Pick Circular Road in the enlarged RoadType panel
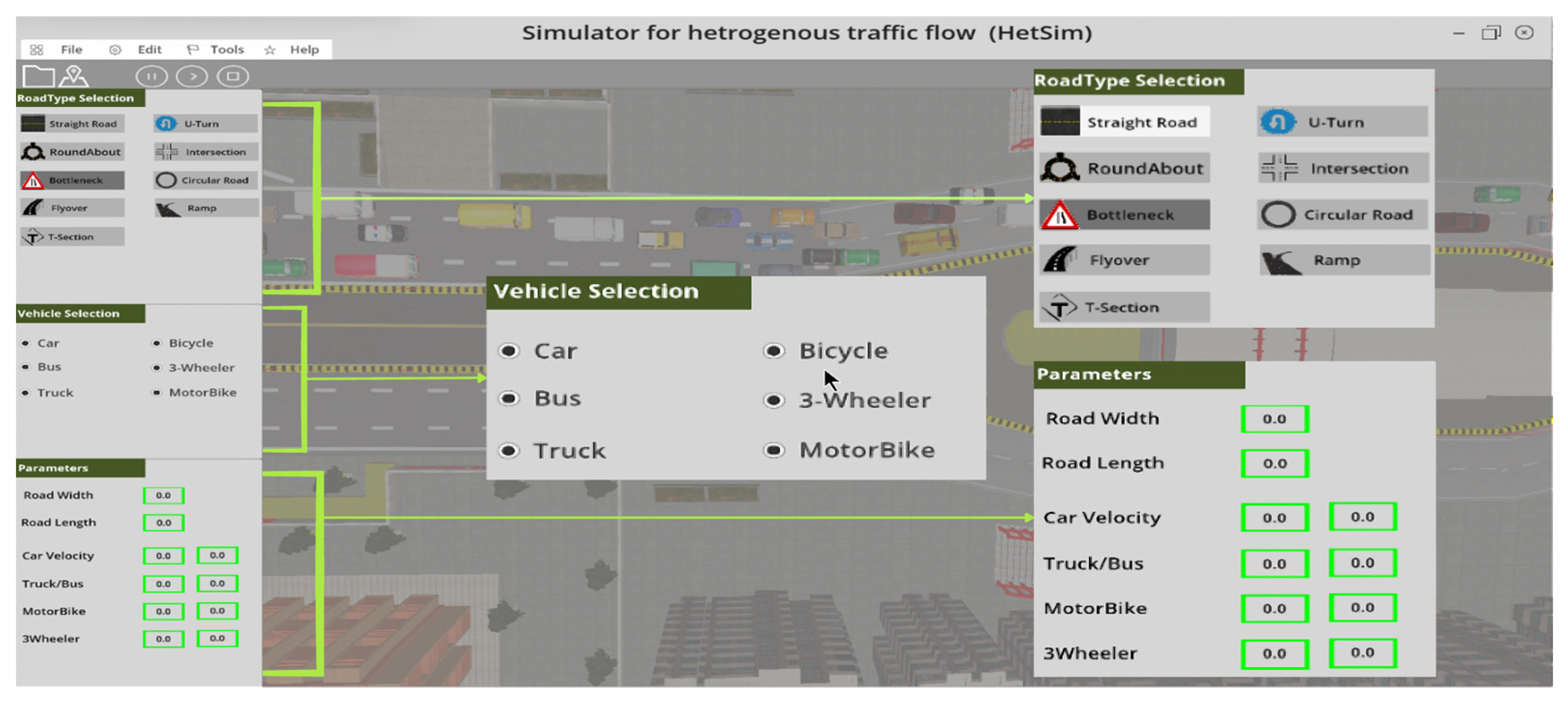 (1342, 214)
